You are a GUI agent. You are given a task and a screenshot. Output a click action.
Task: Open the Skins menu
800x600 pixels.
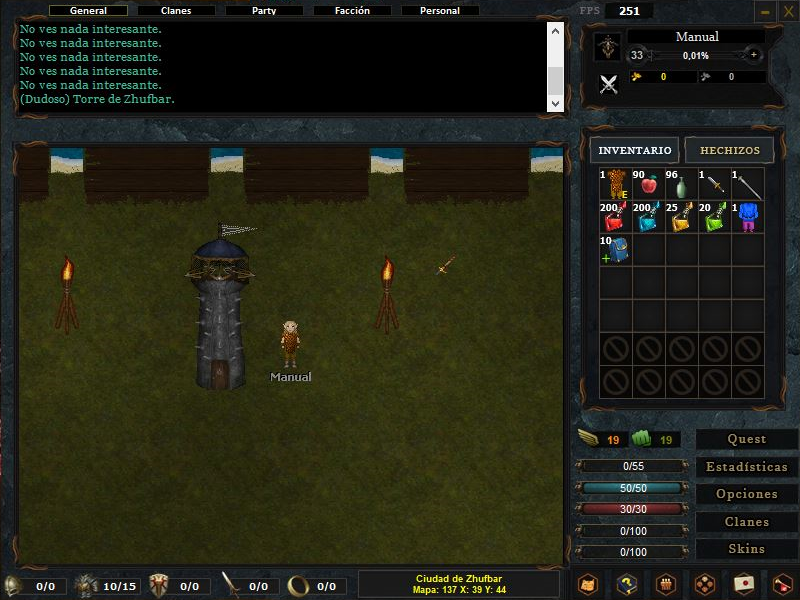click(x=746, y=549)
